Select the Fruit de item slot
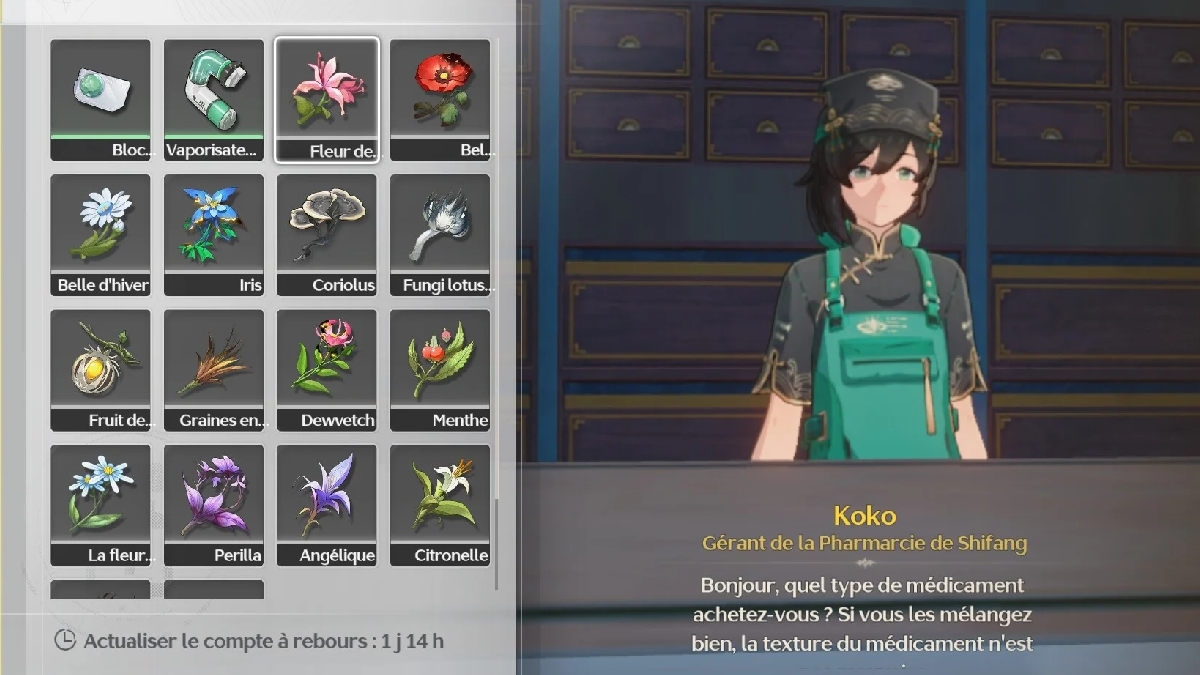This screenshot has width=1200, height=675. (x=100, y=370)
